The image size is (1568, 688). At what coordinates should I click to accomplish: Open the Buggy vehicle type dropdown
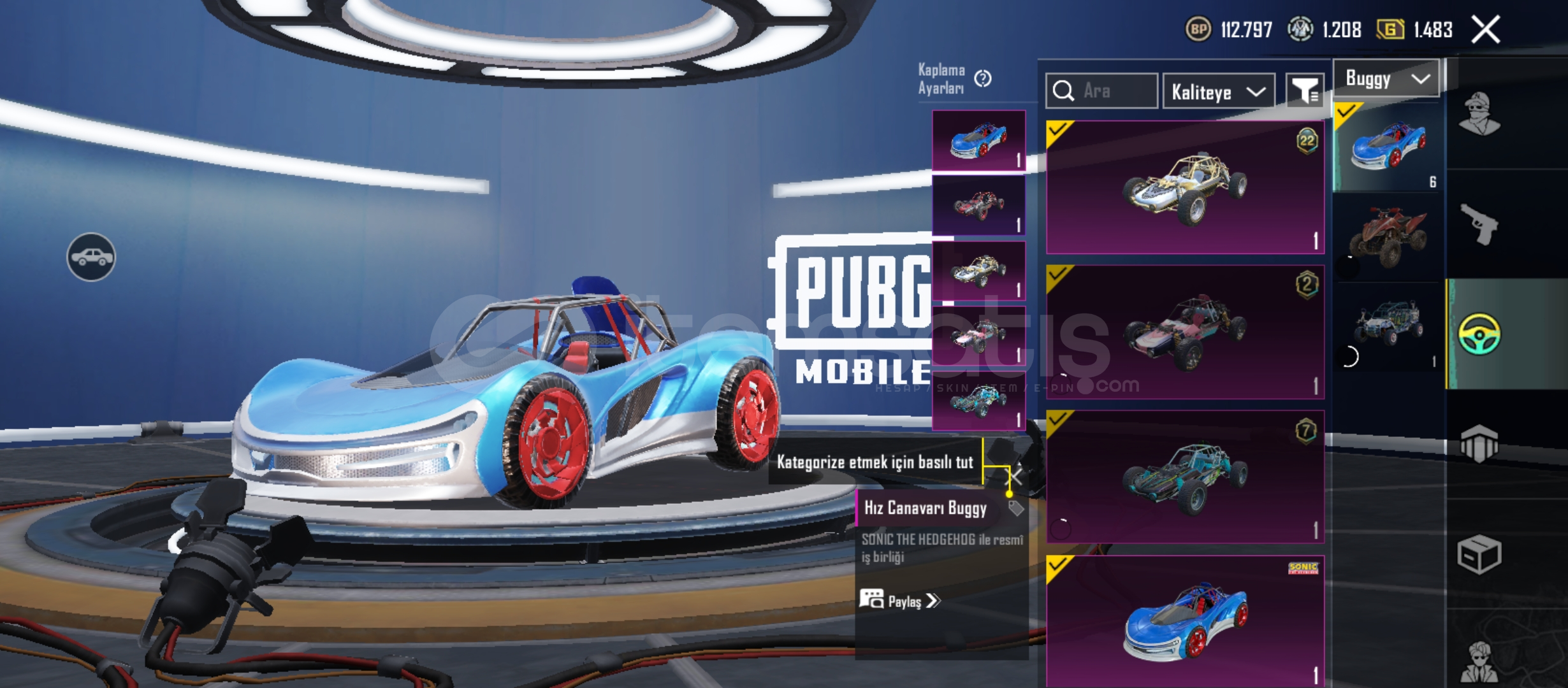coord(1386,78)
